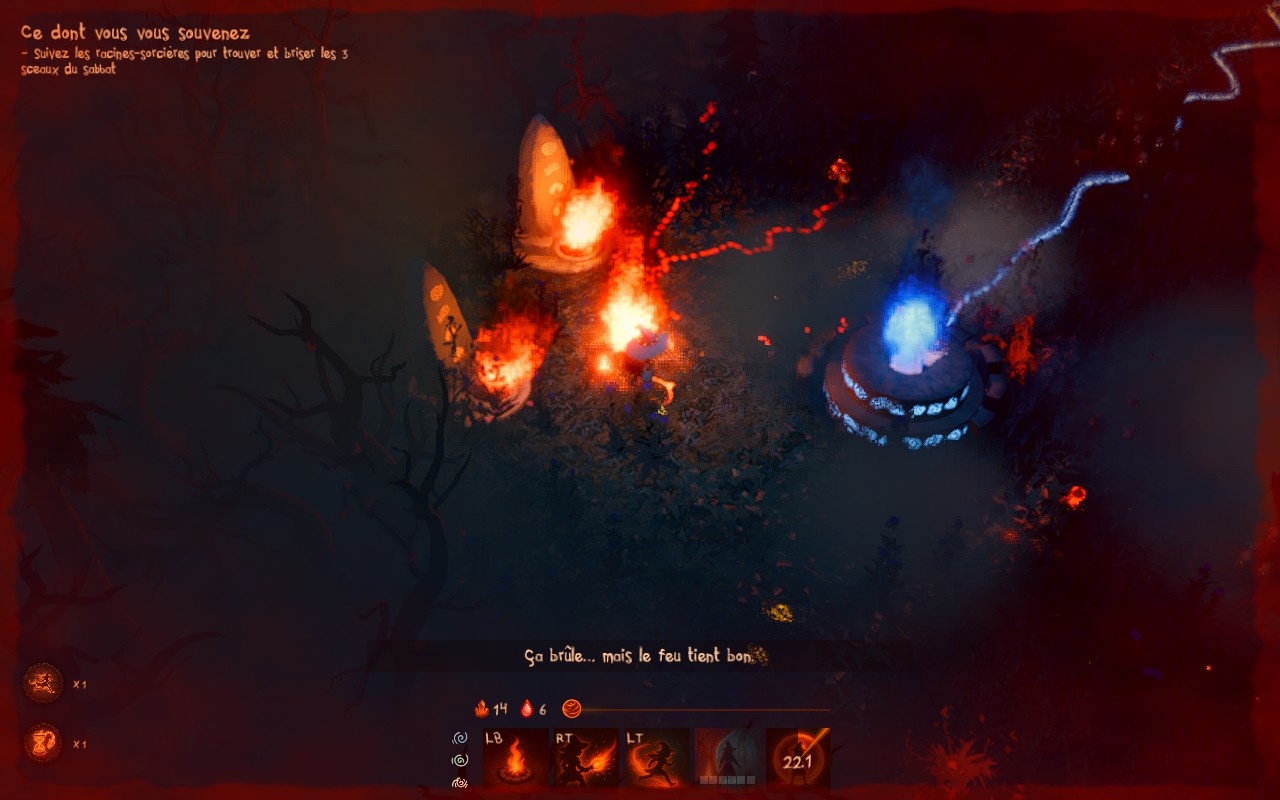1280x800 pixels.
Task: Trigger the fiery dash ability
Action: (657, 758)
